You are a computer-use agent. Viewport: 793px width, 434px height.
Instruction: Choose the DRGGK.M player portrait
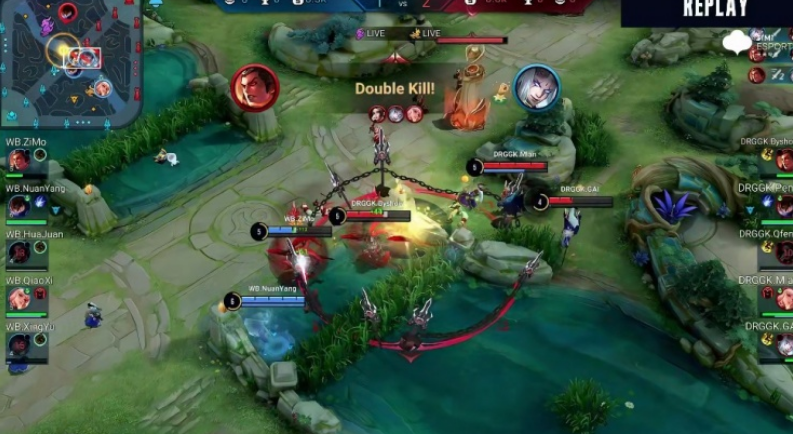coord(784,299)
